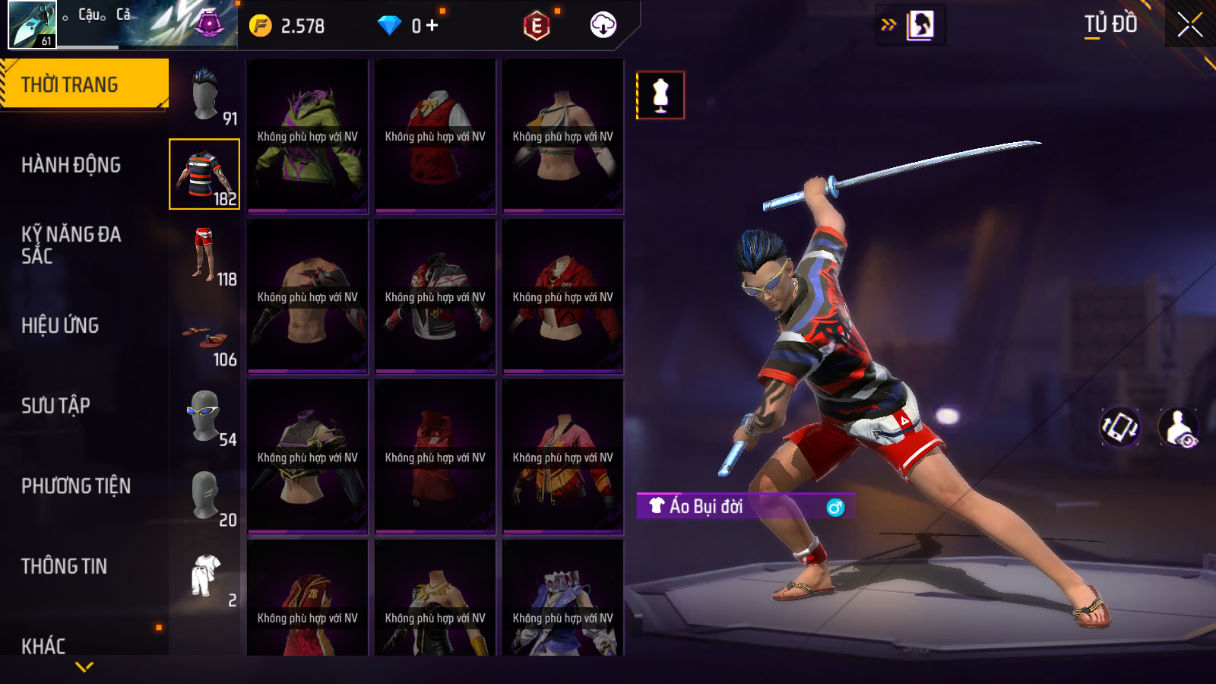
Task: Go to the Hiệu Ứng tab
Action: pyautogui.click(x=60, y=325)
